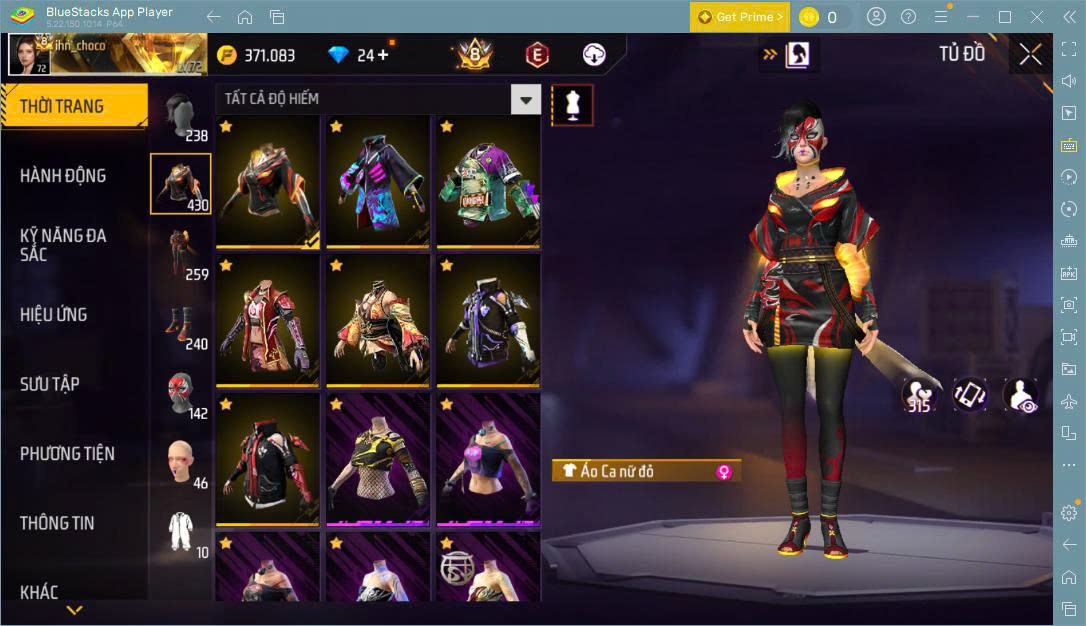Equip the blue and pink neon jacket
The width and height of the screenshot is (1086, 626).
click(x=377, y=182)
